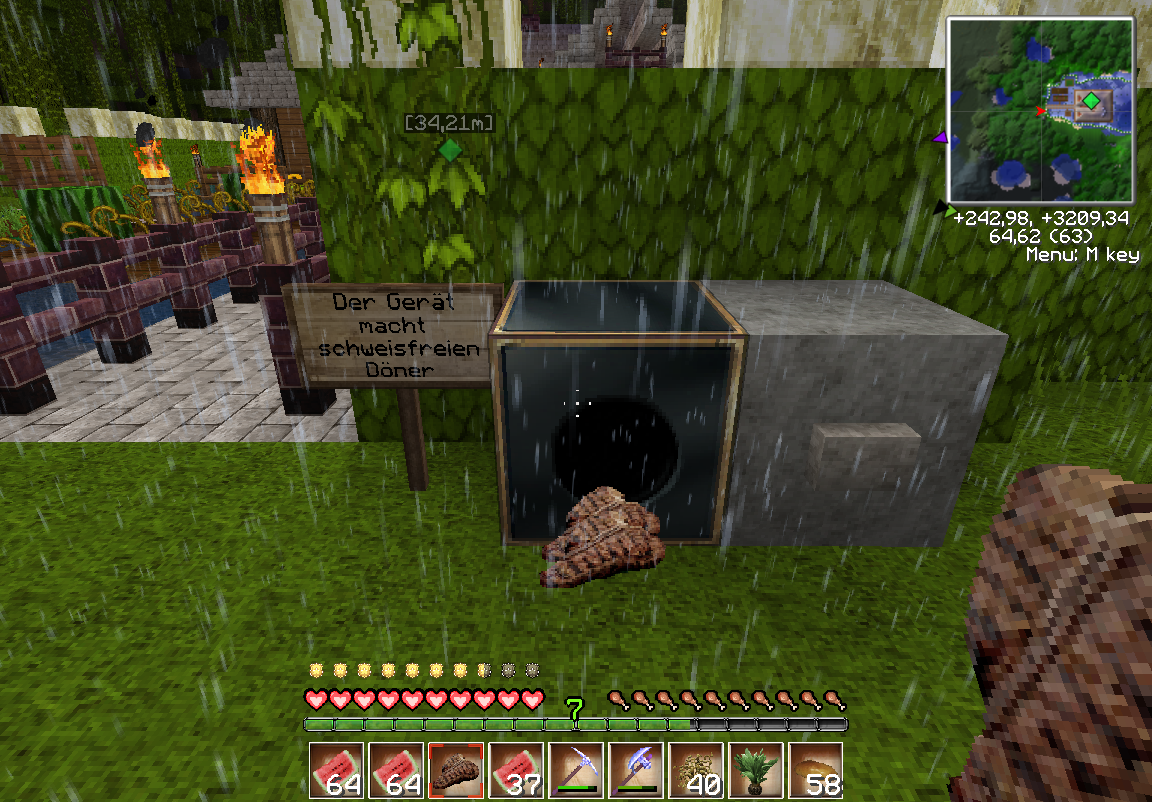Screen dimensions: 1152x802
Task: Click the minimap in the corner
Action: (1040, 110)
